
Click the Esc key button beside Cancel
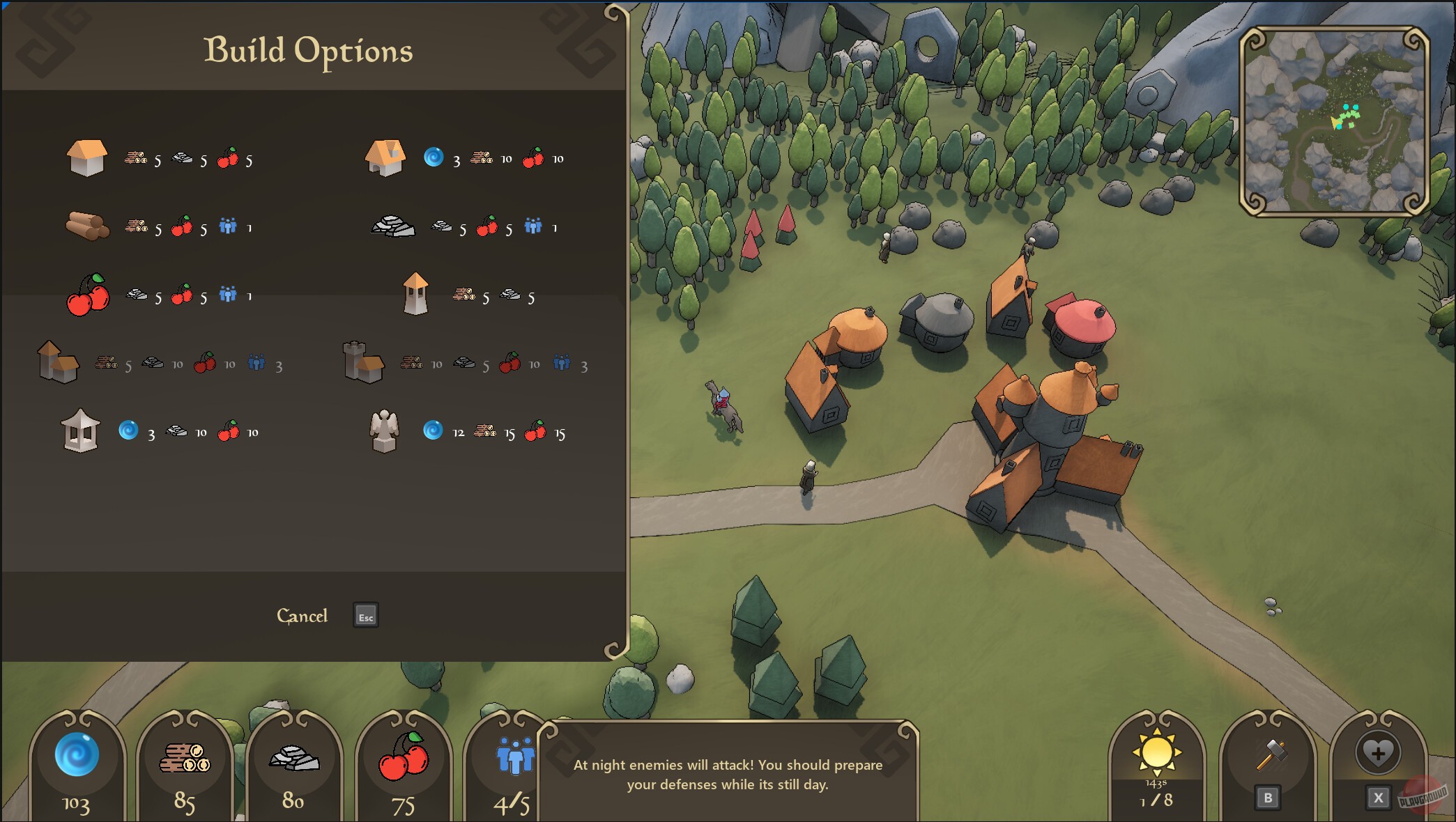365,616
